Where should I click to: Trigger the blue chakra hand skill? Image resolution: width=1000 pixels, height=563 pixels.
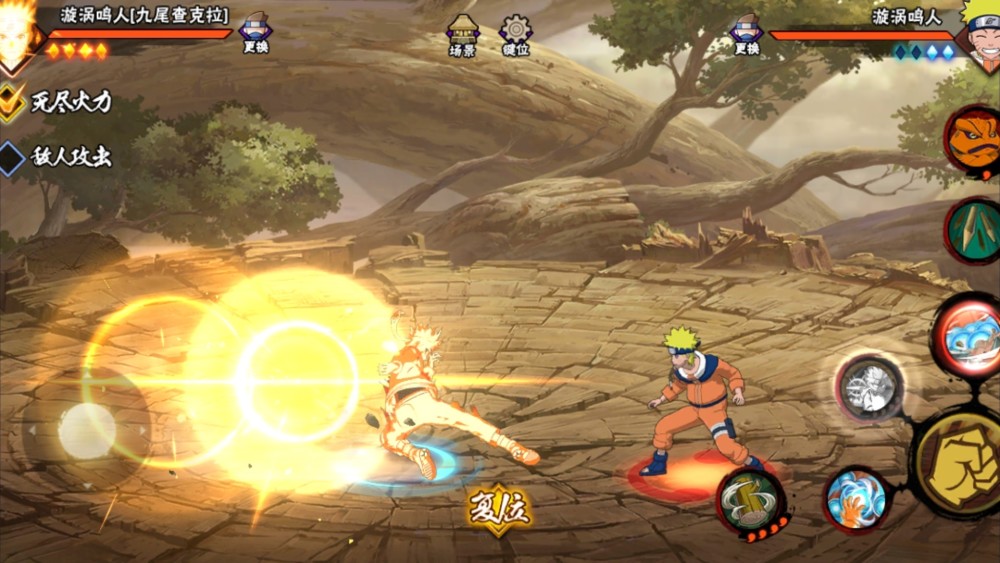856,498
